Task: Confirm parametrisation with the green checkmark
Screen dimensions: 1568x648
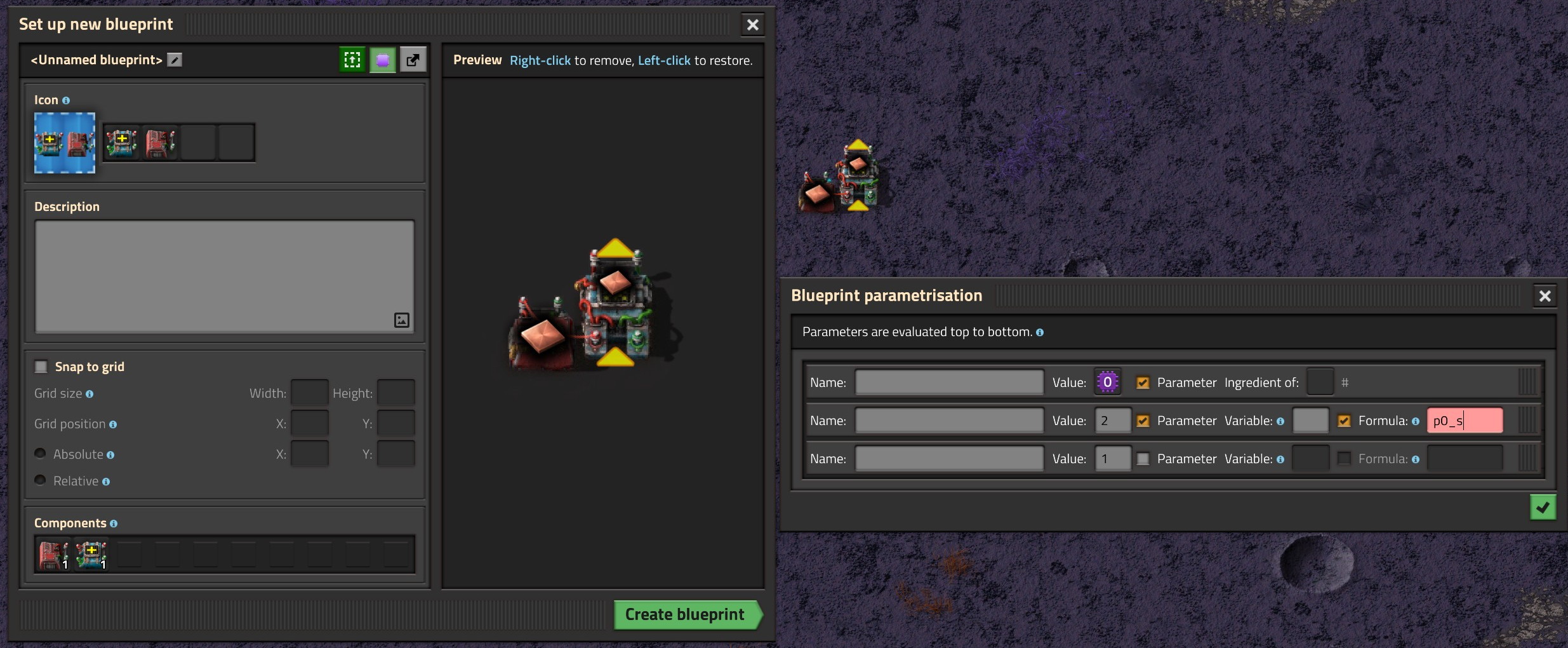Action: tap(1543, 506)
